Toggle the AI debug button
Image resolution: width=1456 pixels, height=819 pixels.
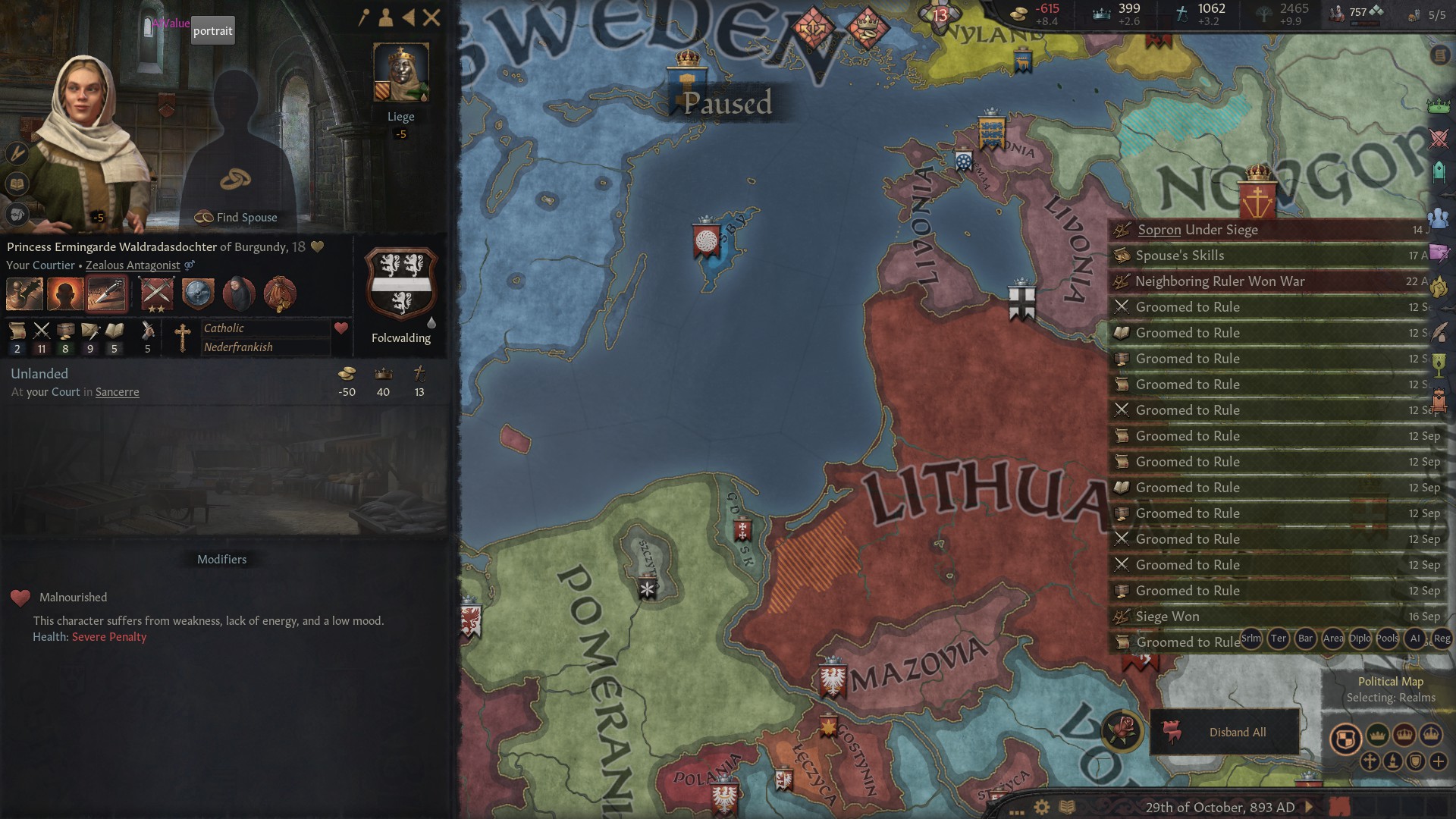click(x=1415, y=639)
